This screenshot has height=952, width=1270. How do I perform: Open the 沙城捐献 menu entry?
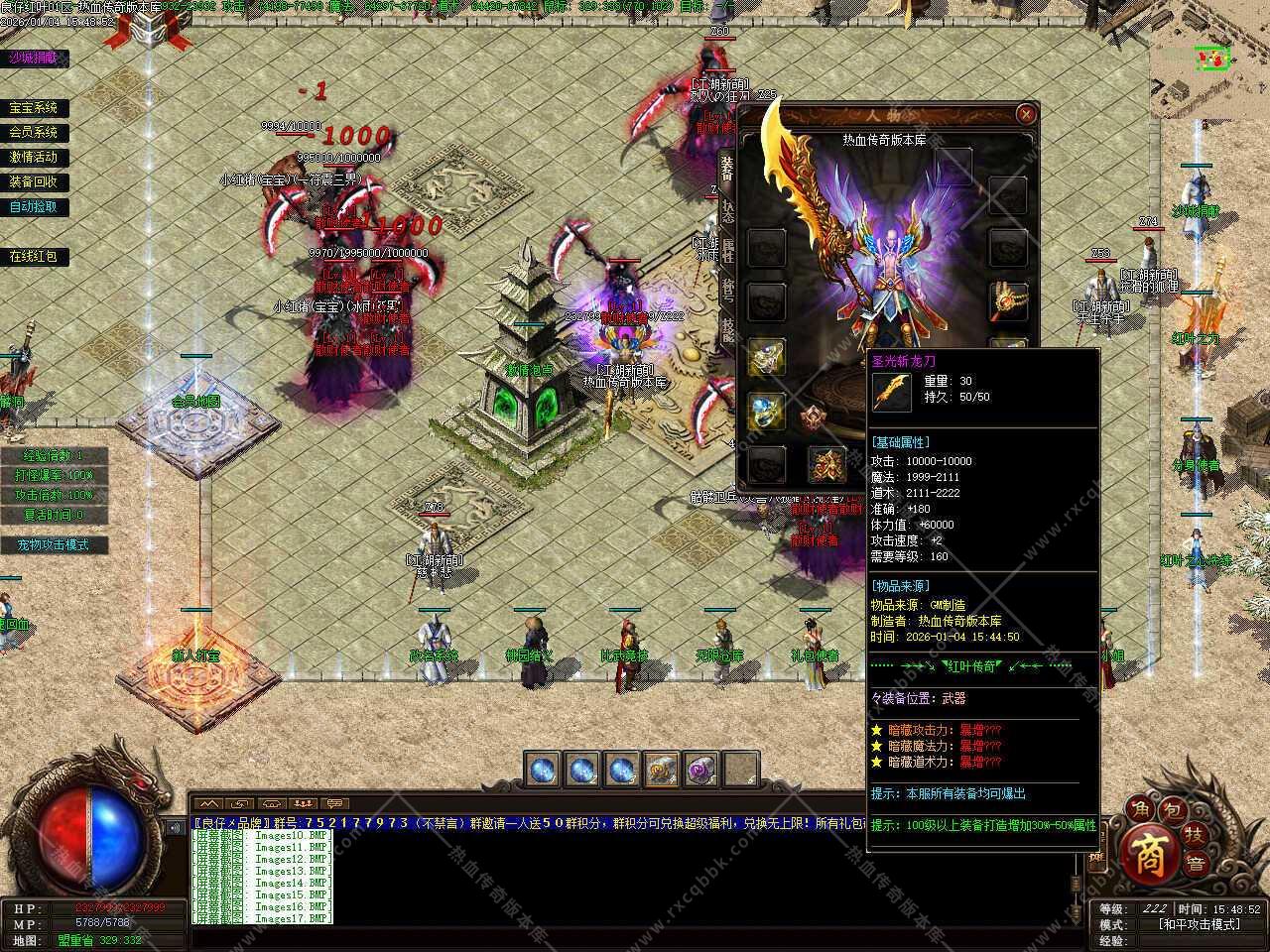pos(34,58)
